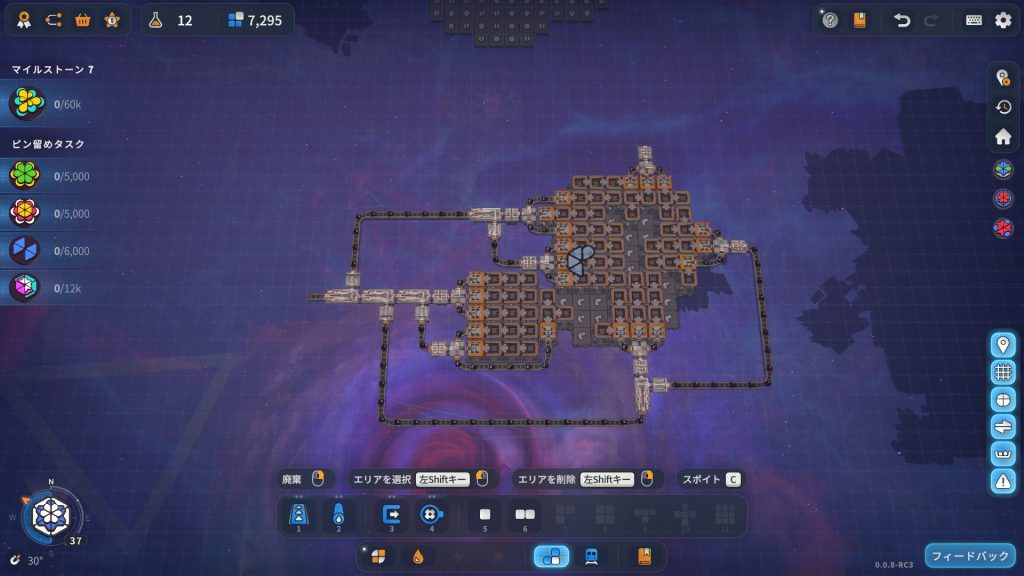Open the help question mark
Viewport: 1024px width, 576px height.
tap(830, 20)
